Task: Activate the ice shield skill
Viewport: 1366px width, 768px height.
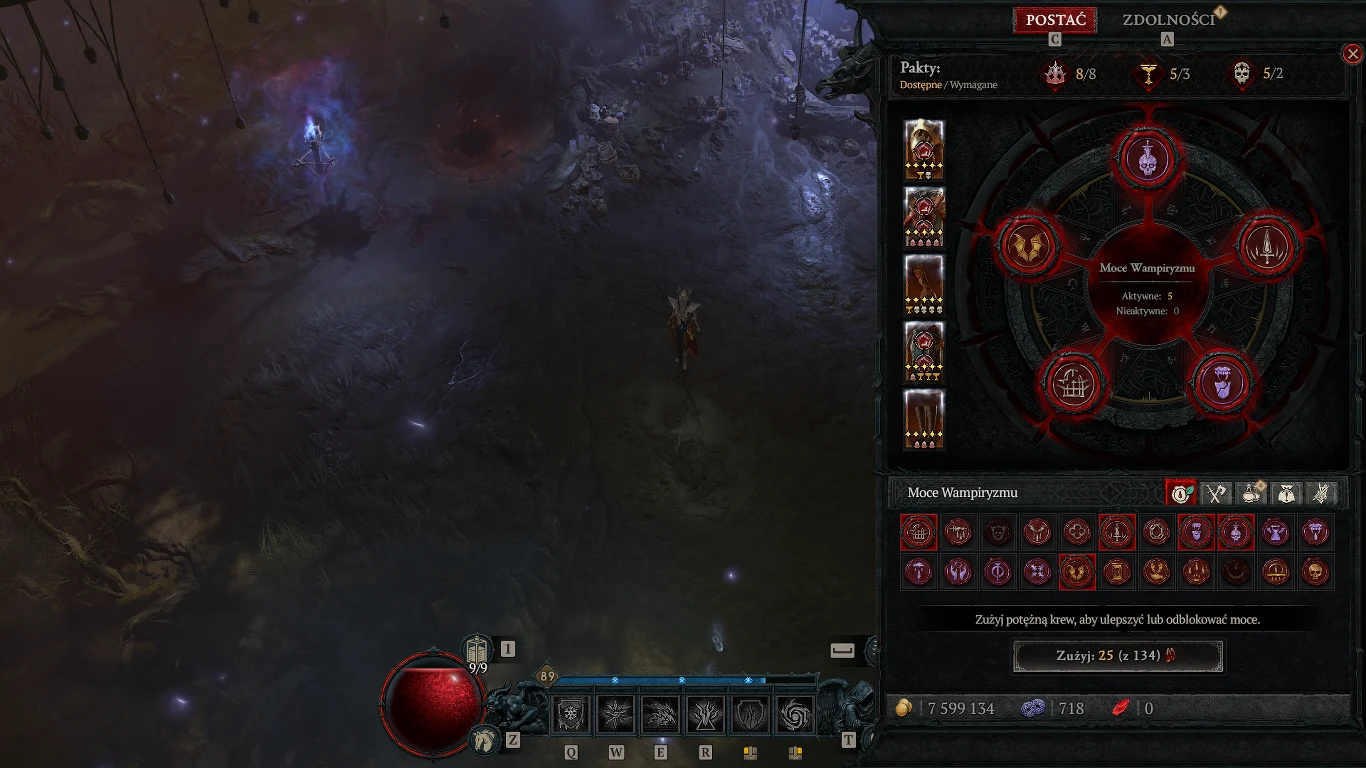Action: pyautogui.click(x=573, y=715)
